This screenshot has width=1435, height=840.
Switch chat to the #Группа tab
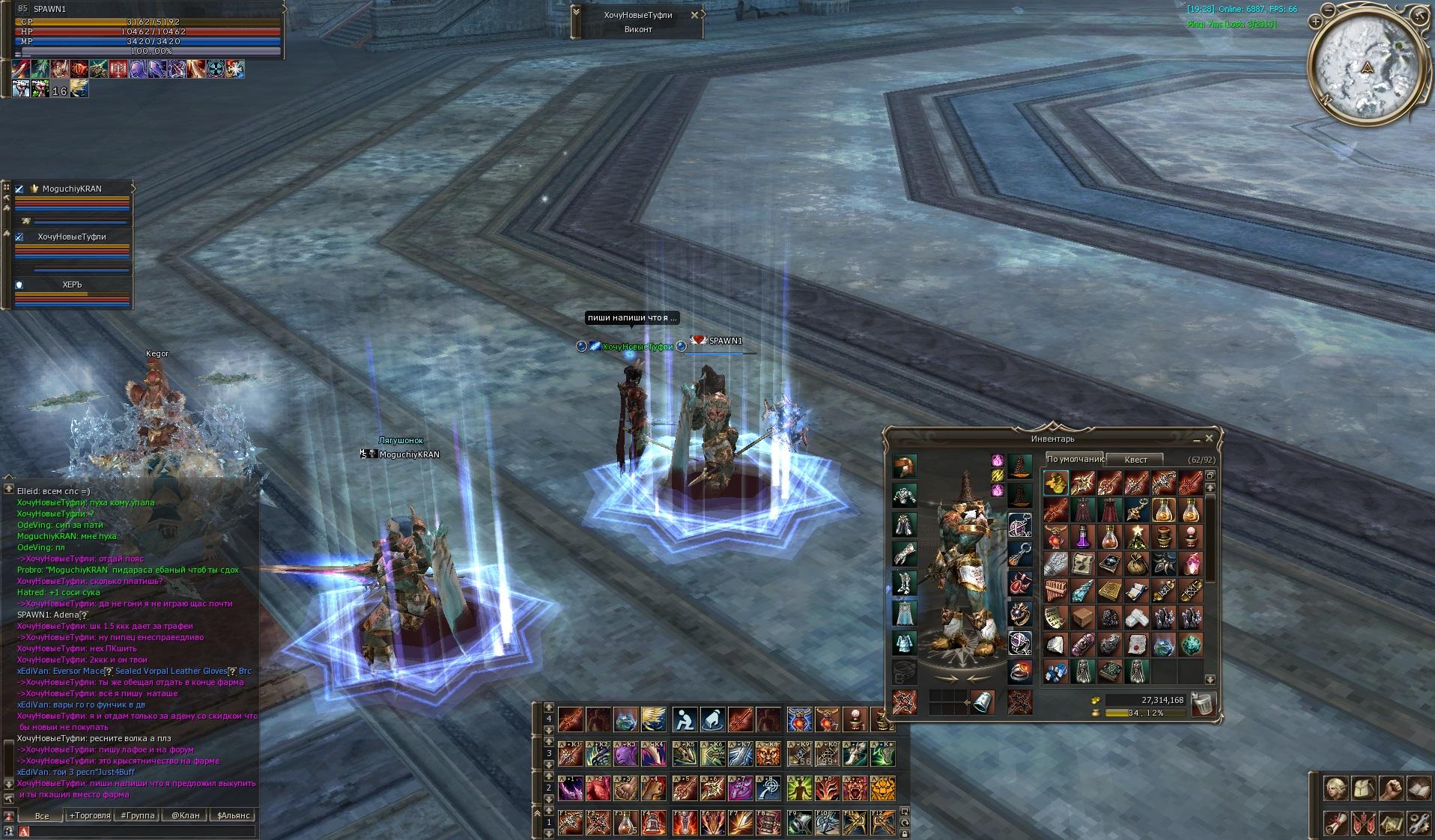click(x=138, y=815)
